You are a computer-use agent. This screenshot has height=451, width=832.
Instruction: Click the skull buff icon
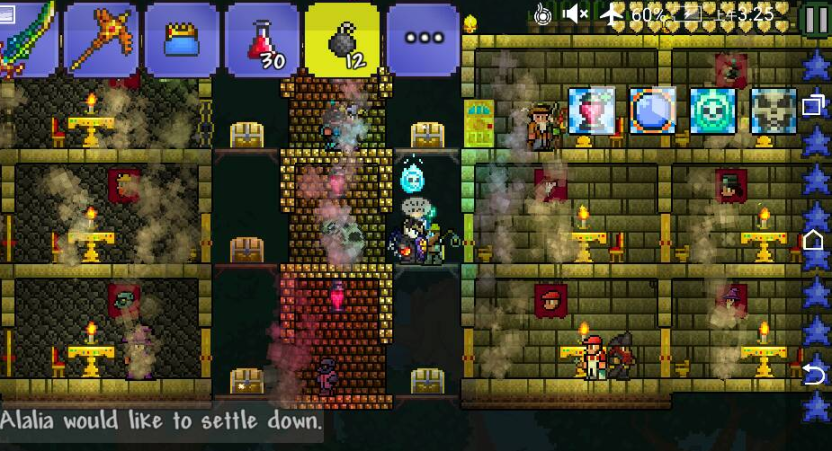click(773, 110)
